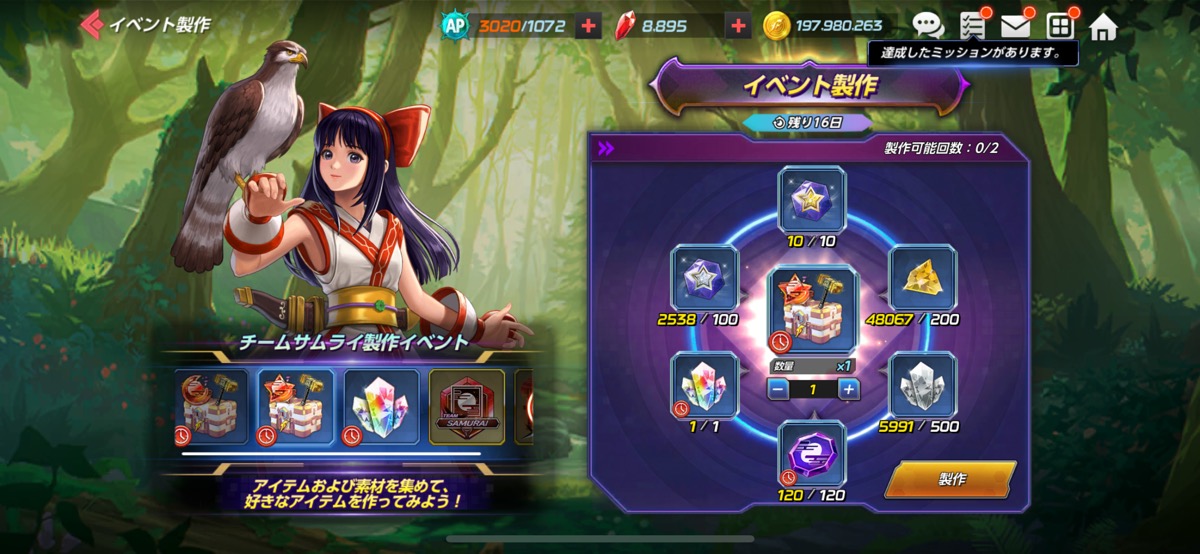Tap the 製作 craft button

tap(950, 479)
